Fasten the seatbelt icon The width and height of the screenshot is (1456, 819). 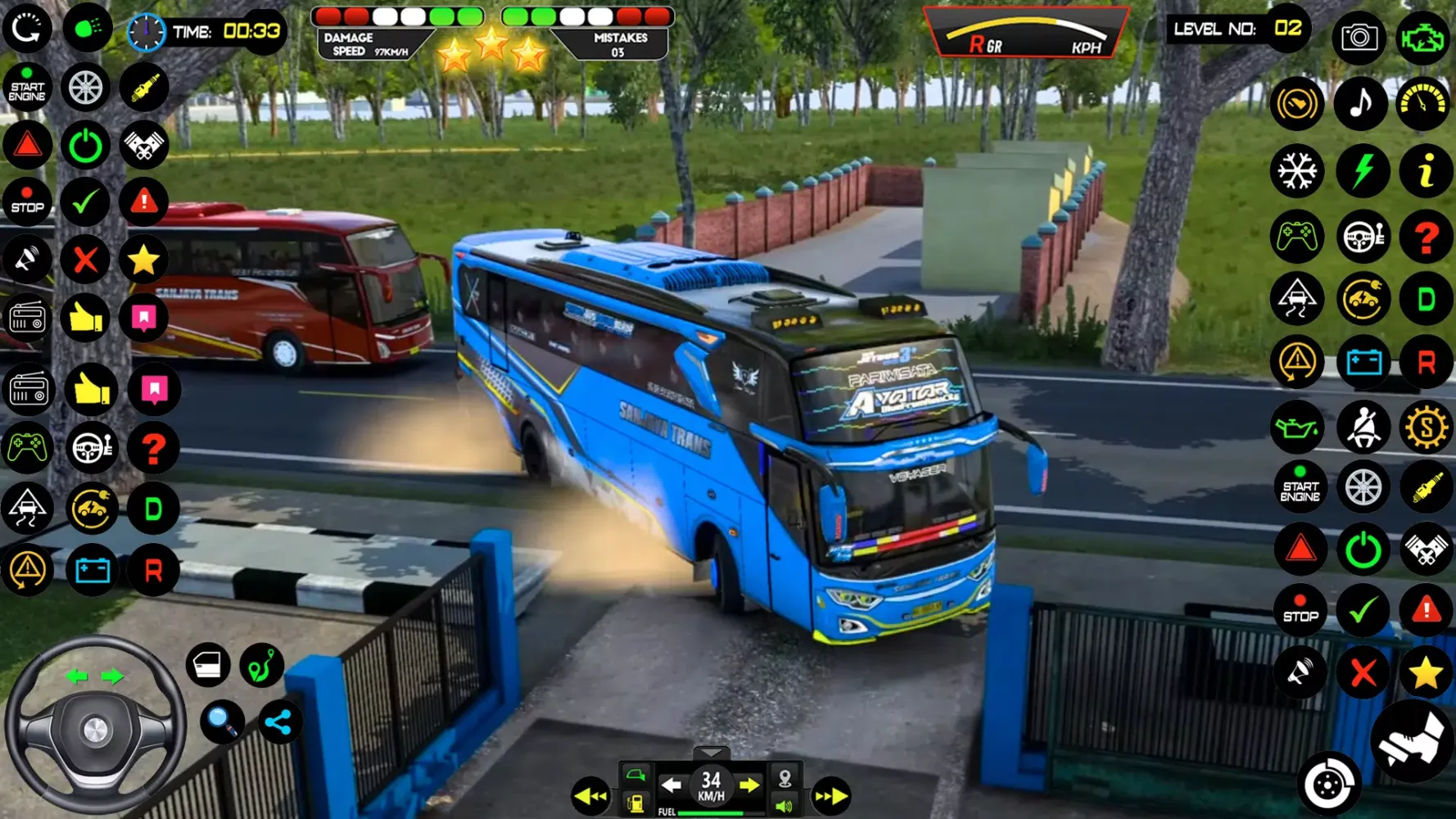1363,427
